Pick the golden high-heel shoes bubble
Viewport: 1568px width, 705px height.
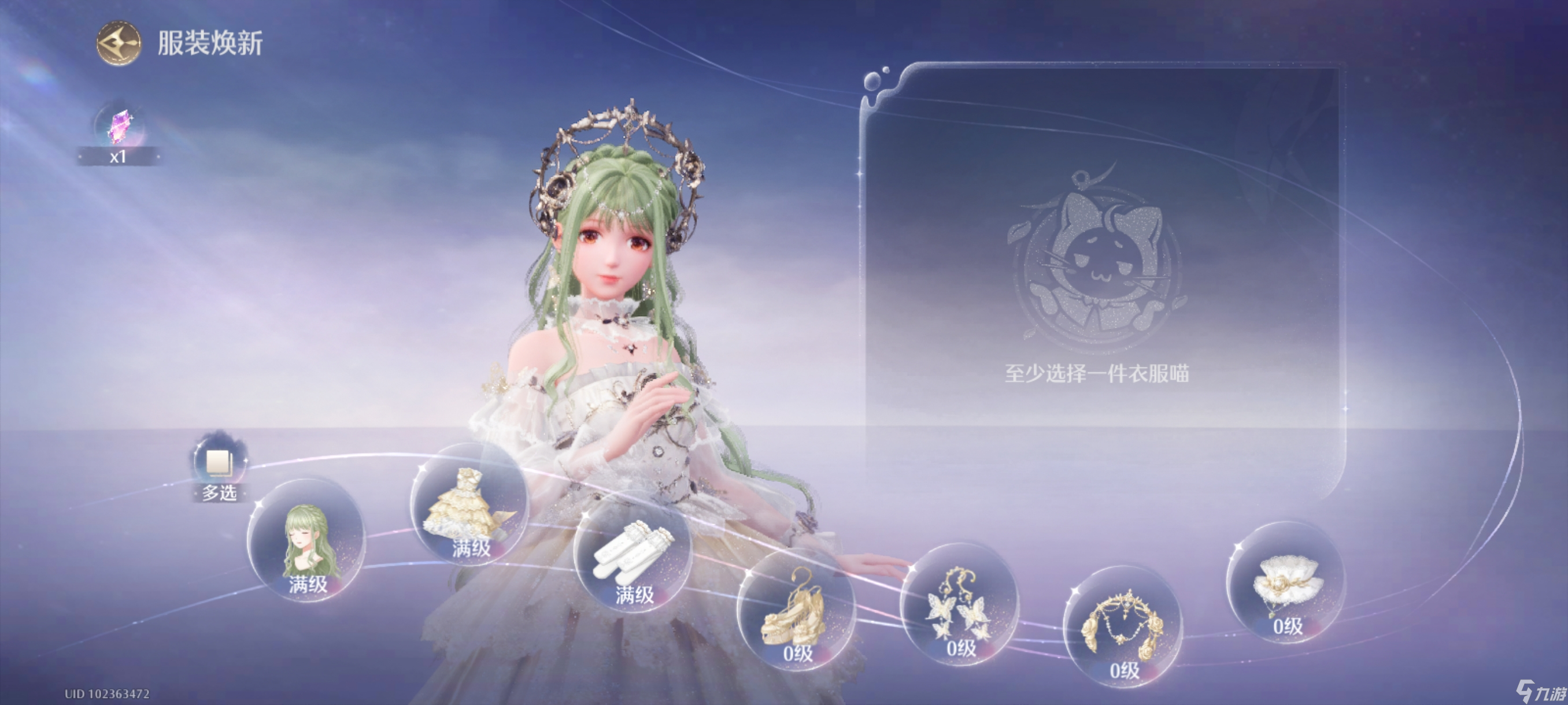coord(795,610)
